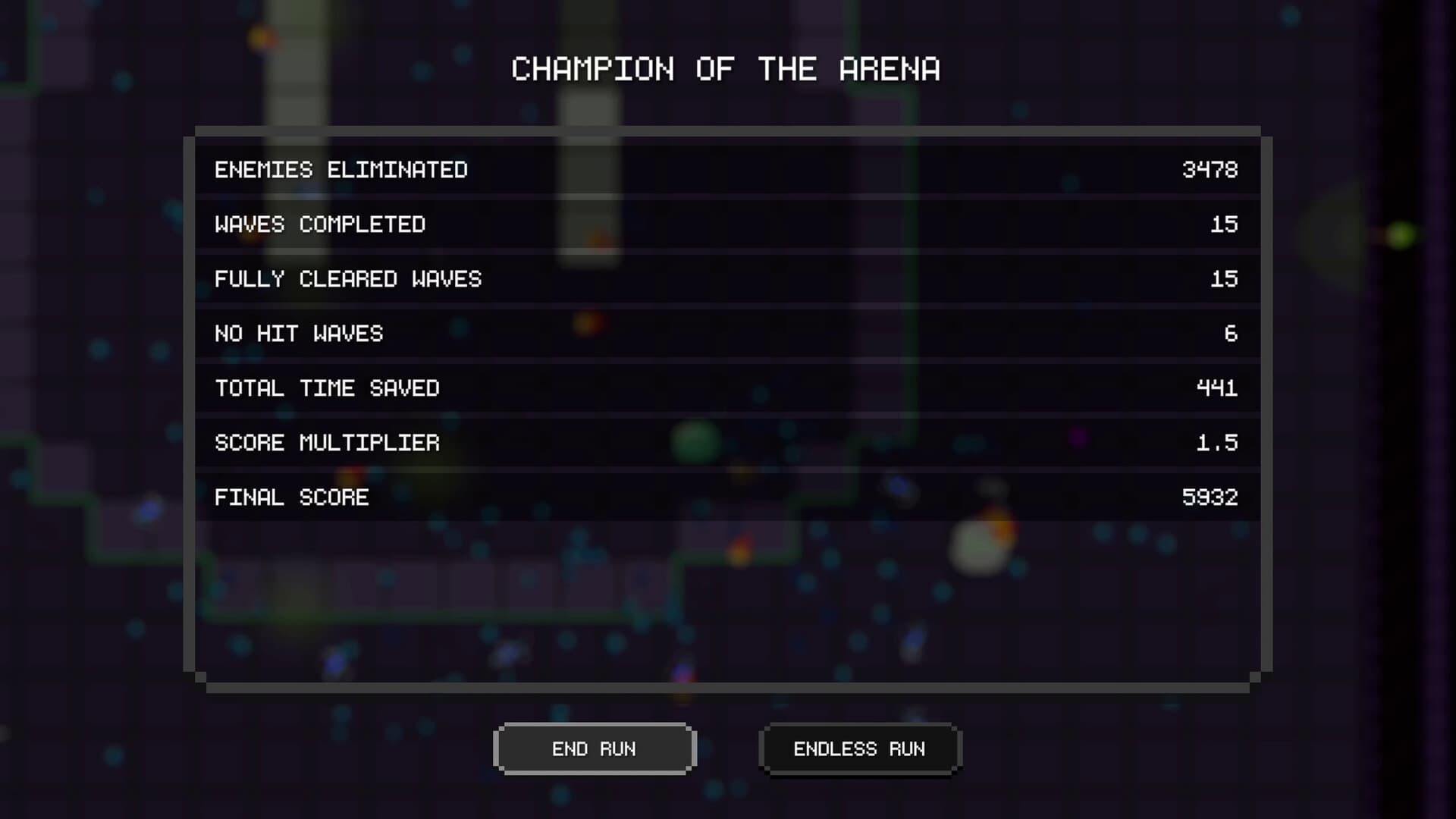Select the 6 no hit waves value
This screenshot has width=1456, height=819.
click(1232, 334)
